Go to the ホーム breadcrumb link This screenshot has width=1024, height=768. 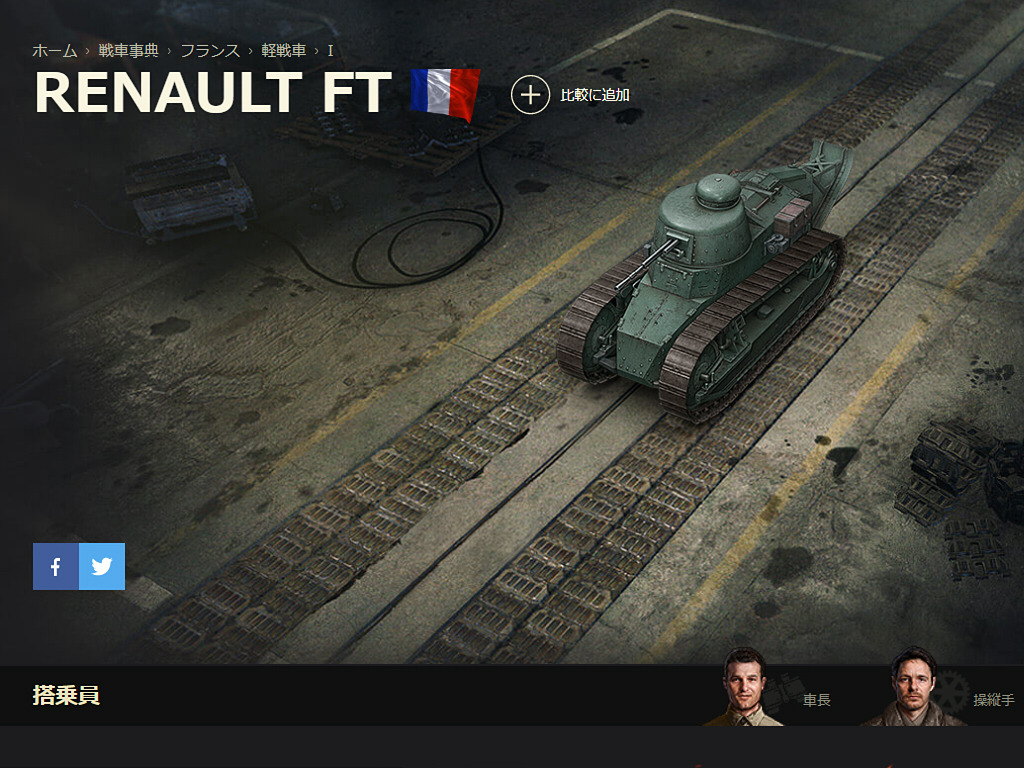pyautogui.click(x=55, y=51)
